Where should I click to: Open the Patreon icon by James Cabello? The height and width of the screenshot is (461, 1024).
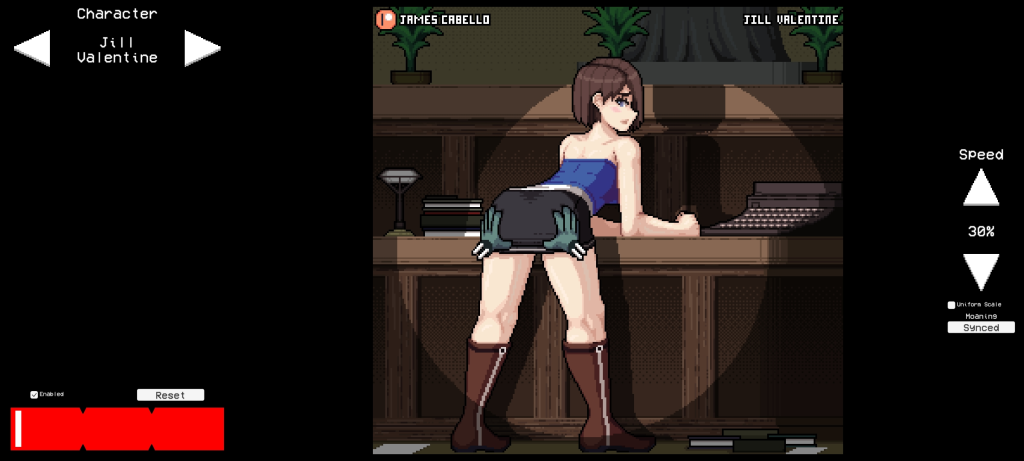(385, 19)
